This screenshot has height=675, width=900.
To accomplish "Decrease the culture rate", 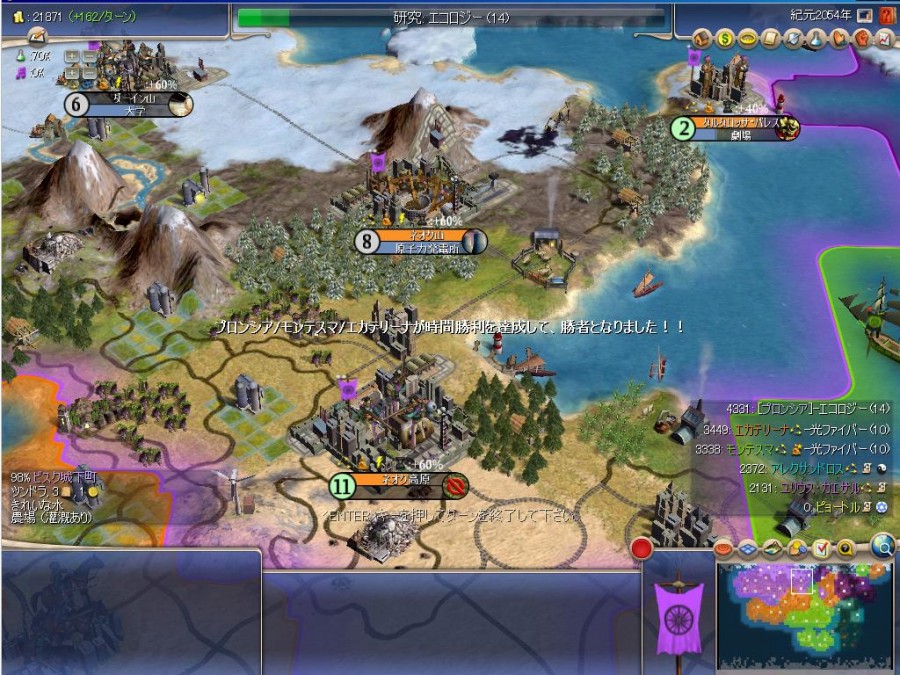I will (x=87, y=72).
